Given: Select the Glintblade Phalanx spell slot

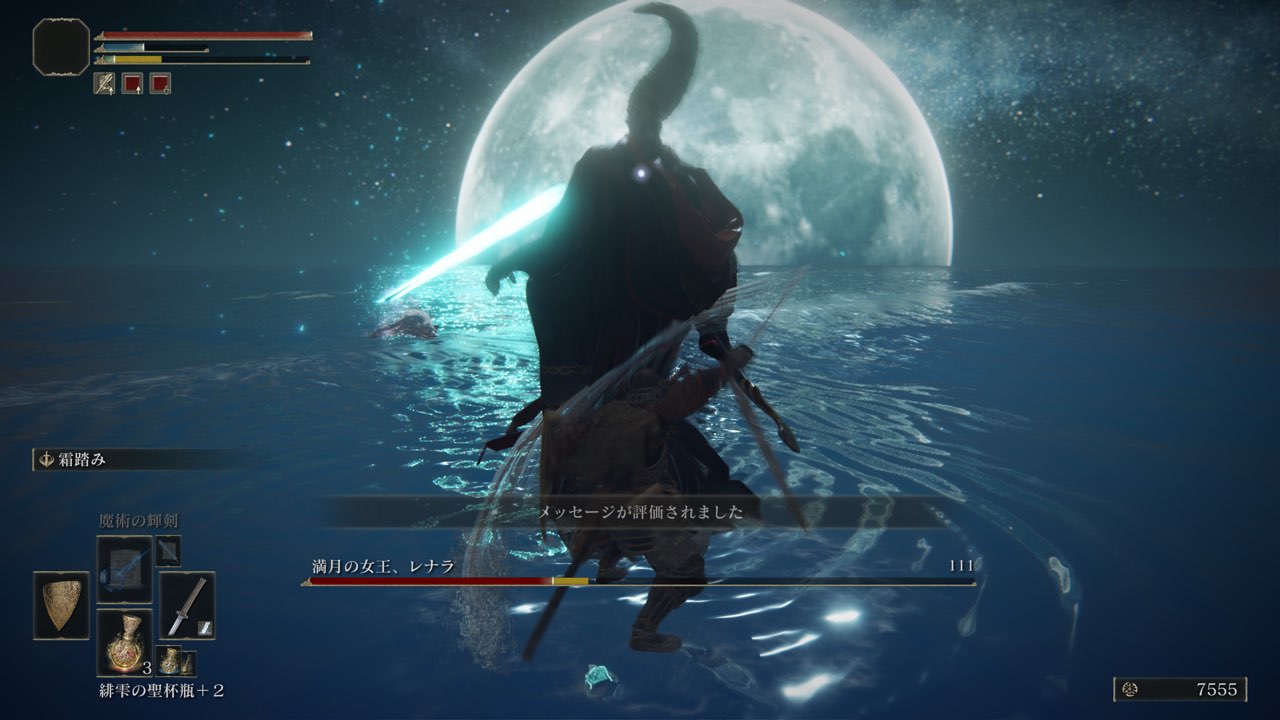Looking at the screenshot, I should 124,569.
